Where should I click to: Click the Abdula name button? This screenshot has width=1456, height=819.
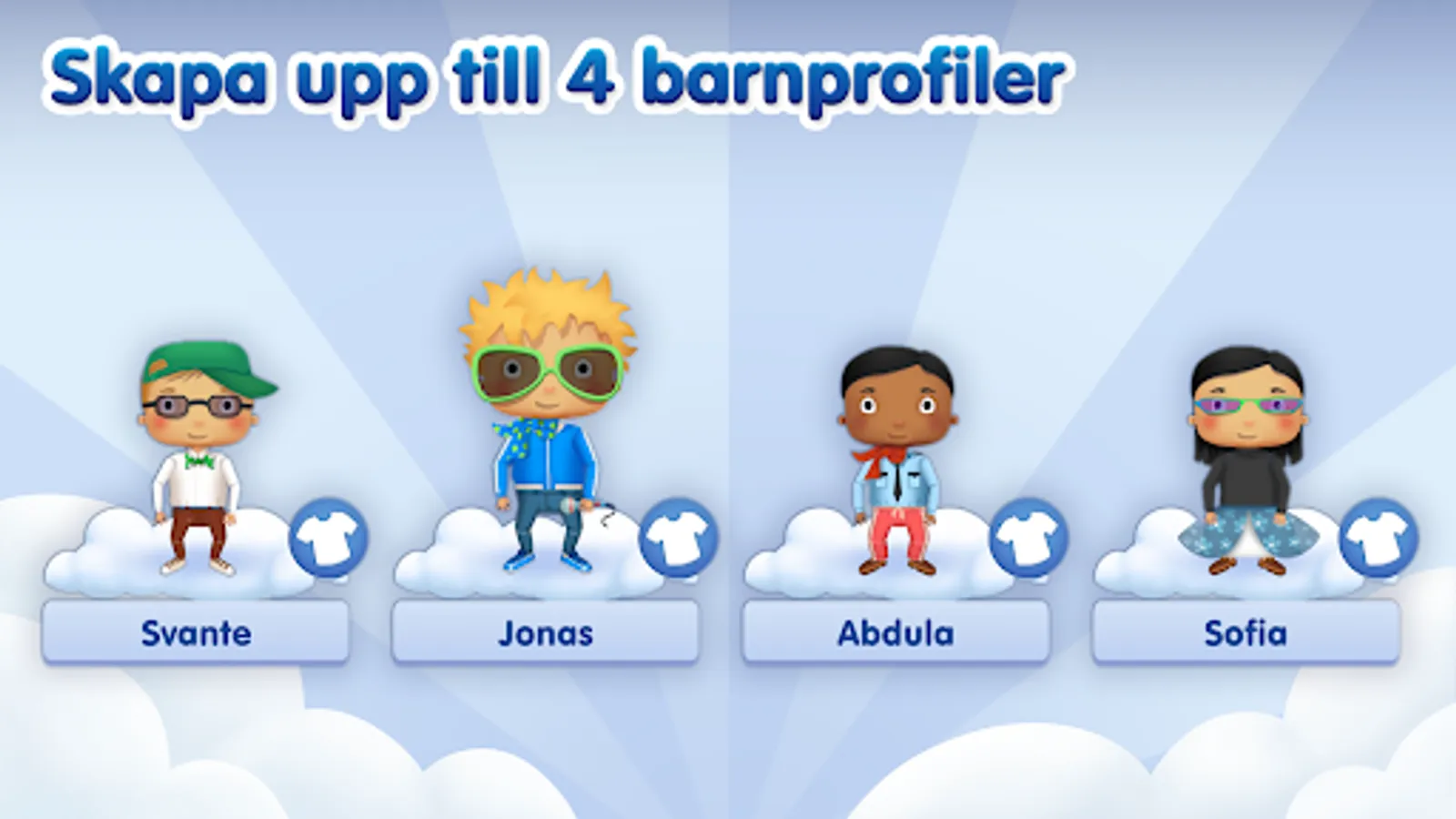point(895,632)
